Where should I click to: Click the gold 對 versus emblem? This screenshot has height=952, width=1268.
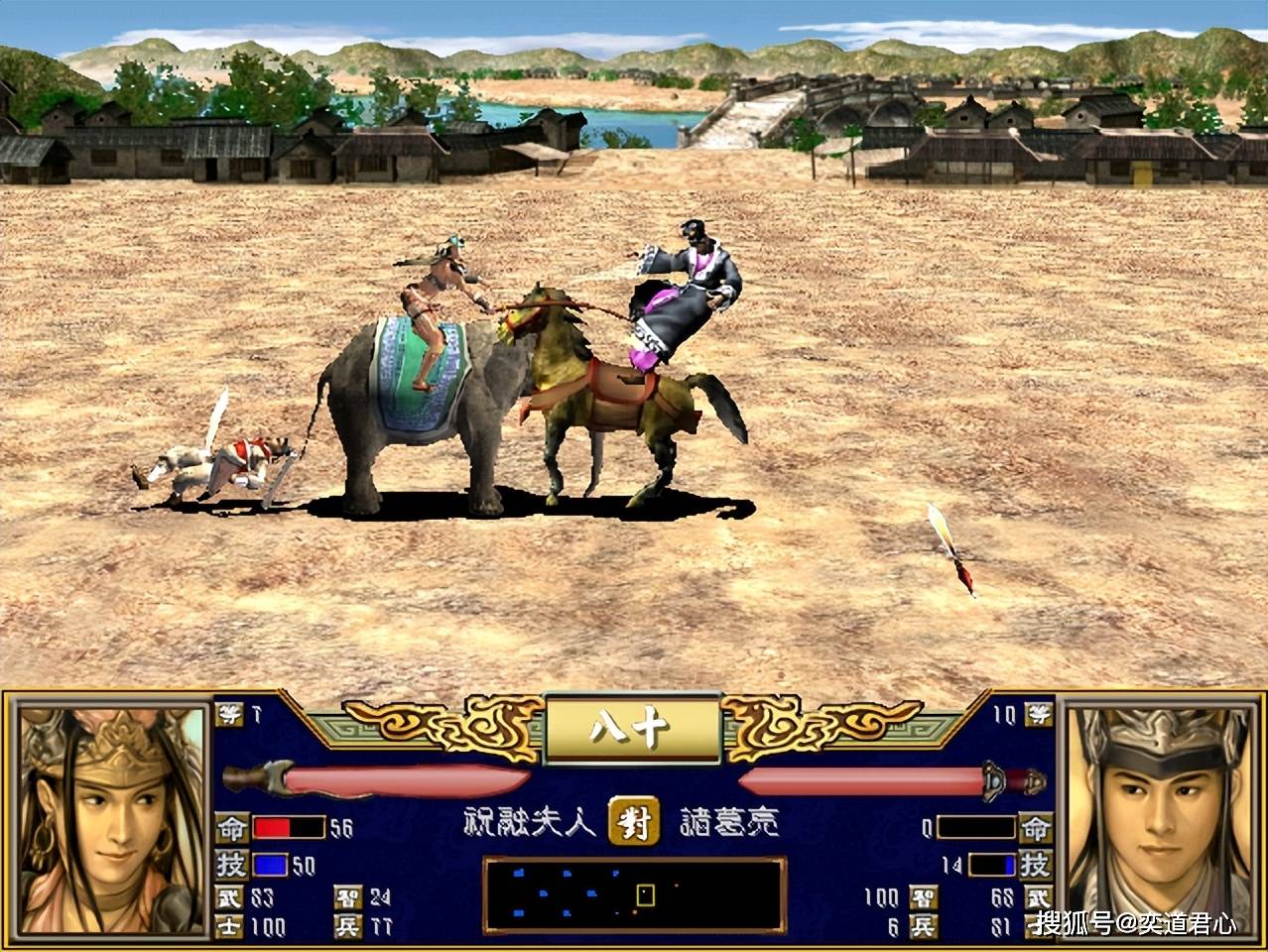634,821
